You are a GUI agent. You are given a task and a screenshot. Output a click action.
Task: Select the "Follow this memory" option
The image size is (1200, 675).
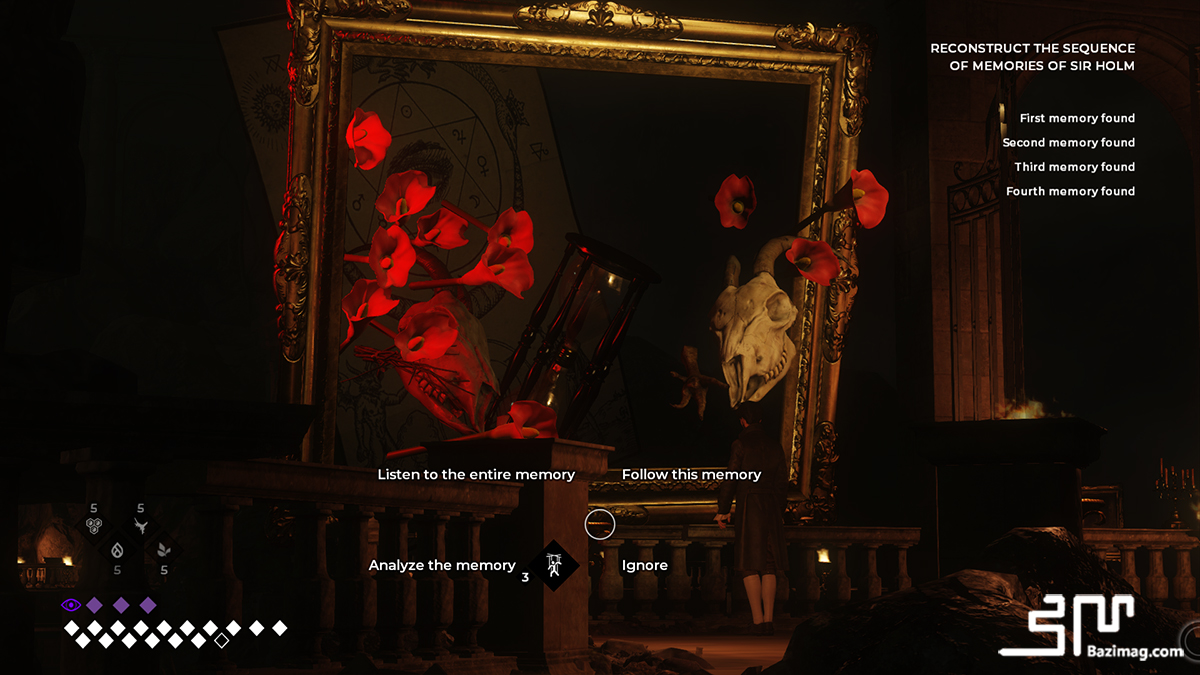click(691, 475)
